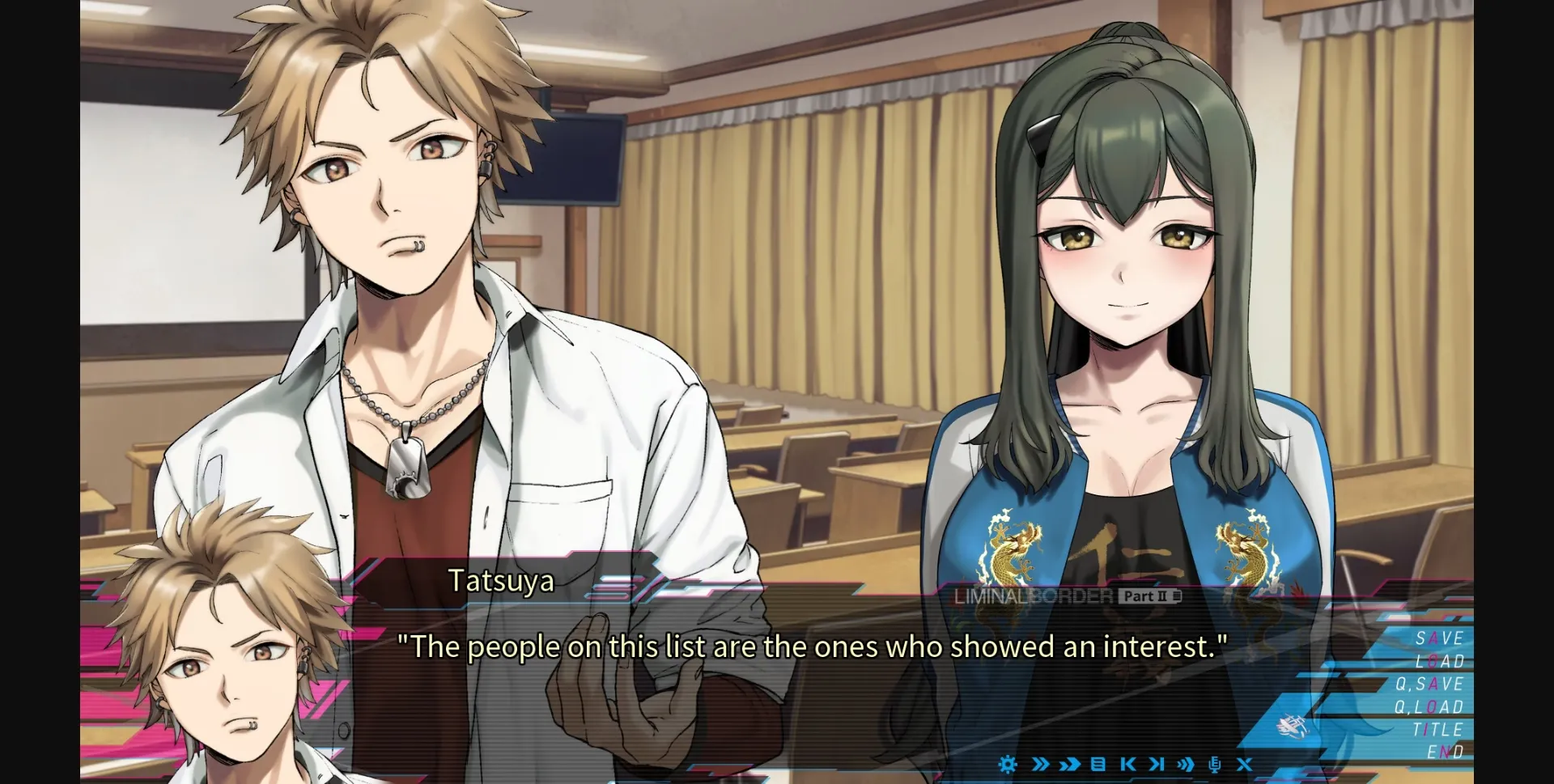Jump back using the previous-scene icon

(1127, 765)
